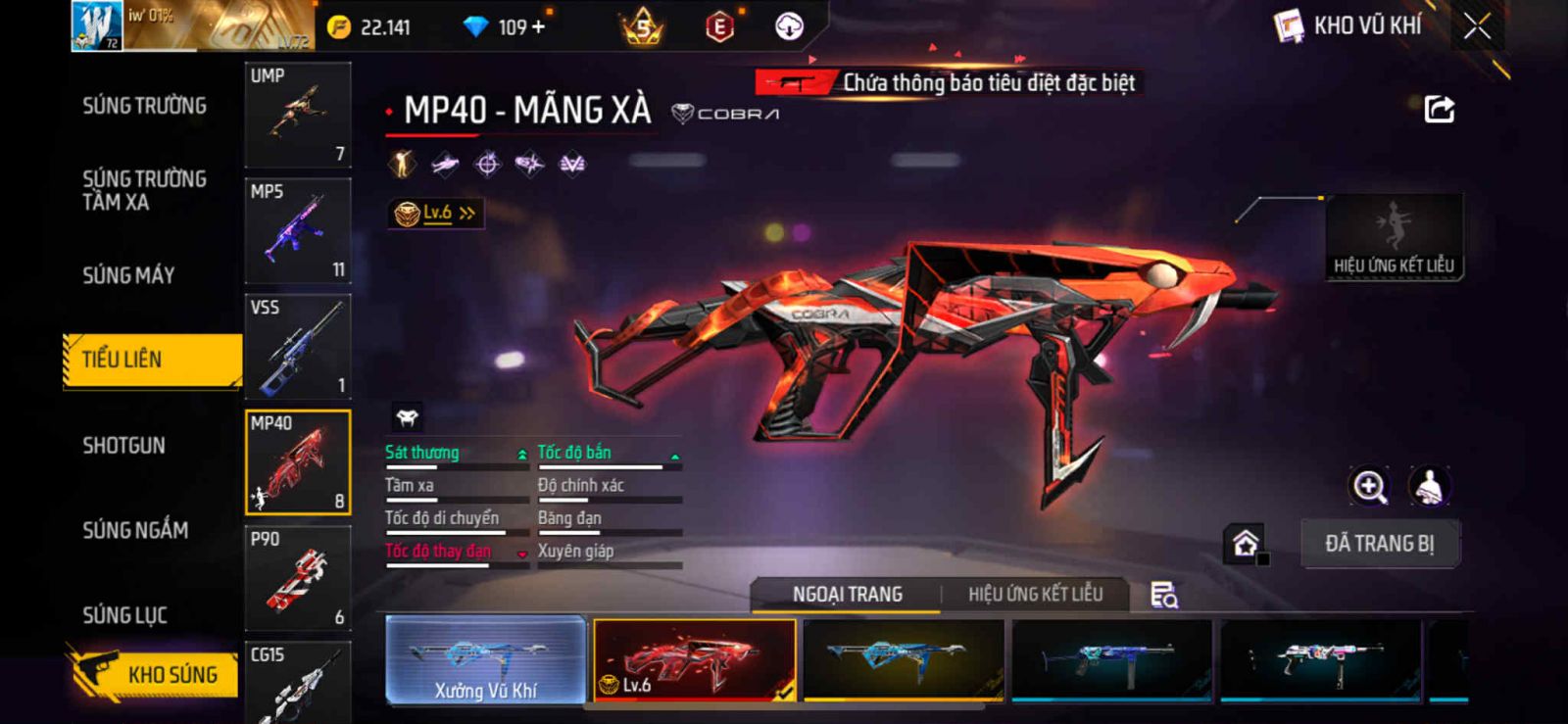Open the Súng Ngắm category
Image resolution: width=1568 pixels, height=724 pixels.
(135, 530)
